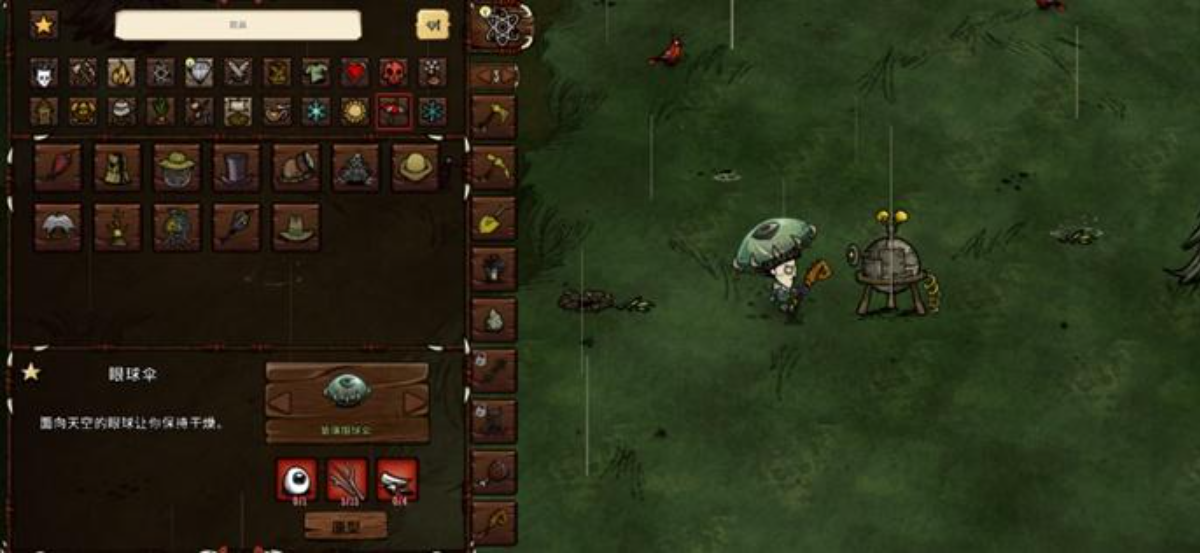1200x553 pixels.
Task: Pick the top hat recipe
Action: pos(236,167)
